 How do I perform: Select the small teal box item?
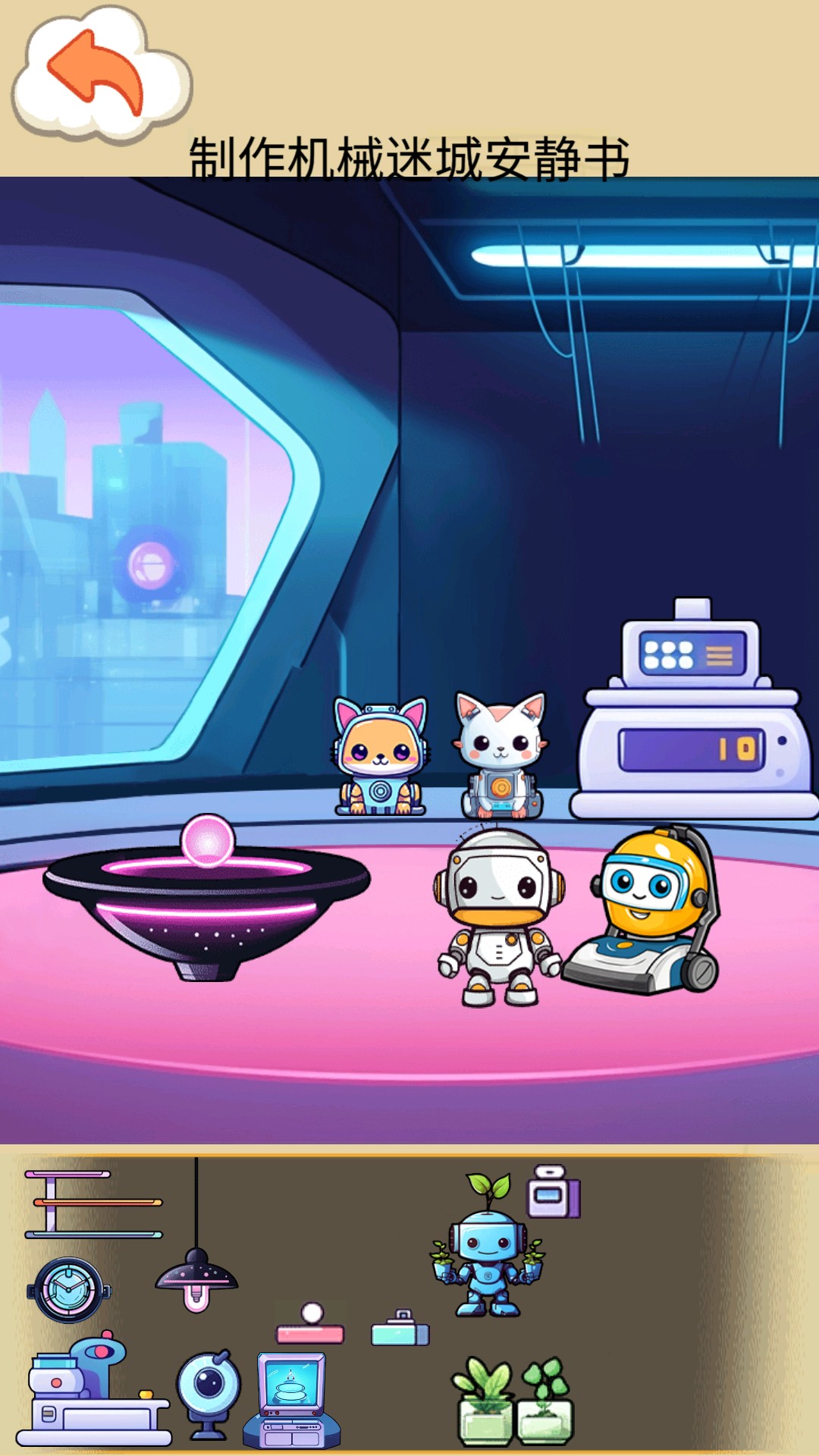(400, 1329)
